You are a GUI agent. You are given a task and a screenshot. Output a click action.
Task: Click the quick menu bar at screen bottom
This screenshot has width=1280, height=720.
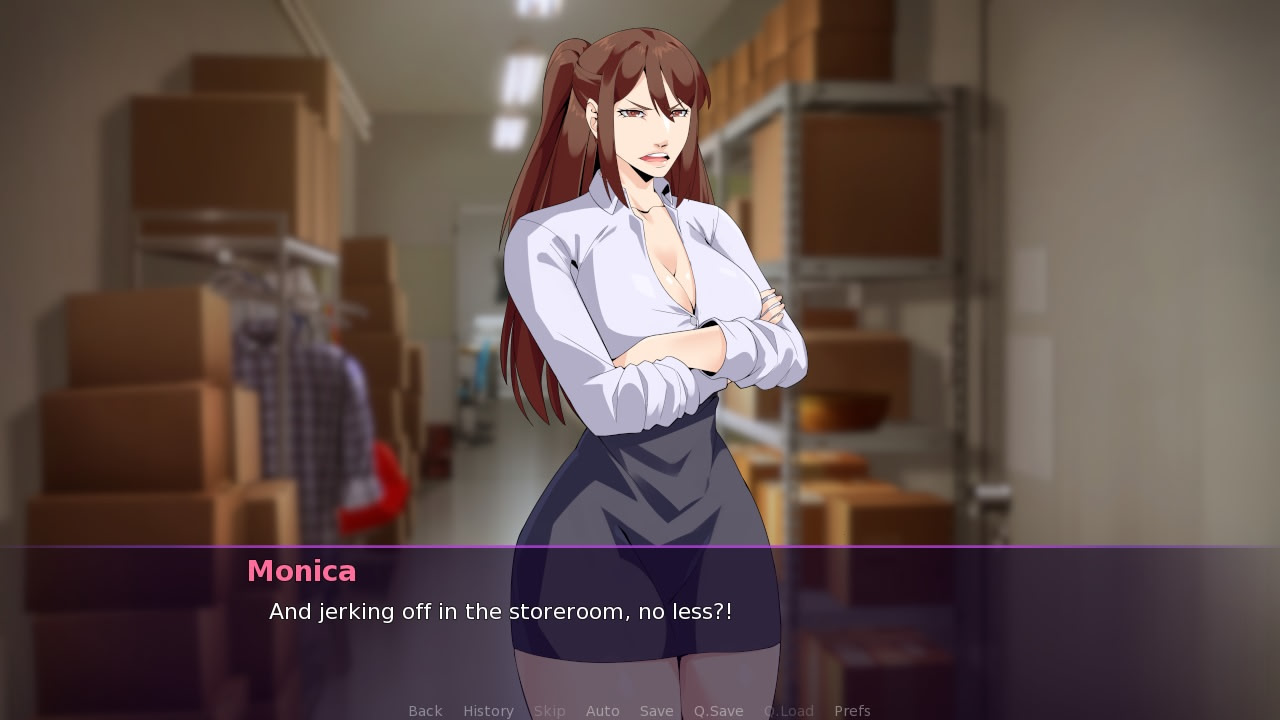[640, 710]
